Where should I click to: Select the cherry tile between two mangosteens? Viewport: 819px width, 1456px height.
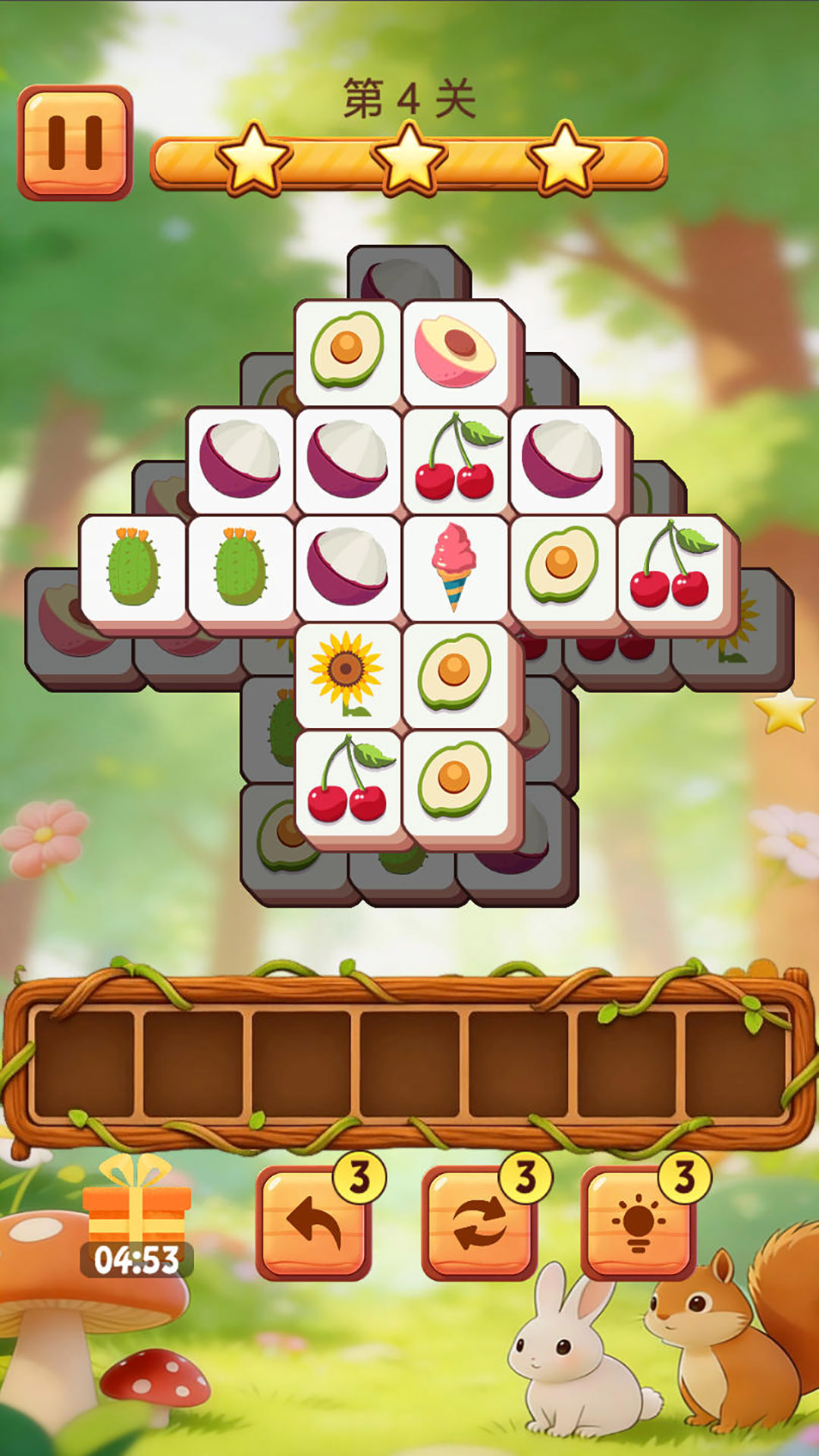[x=454, y=459]
